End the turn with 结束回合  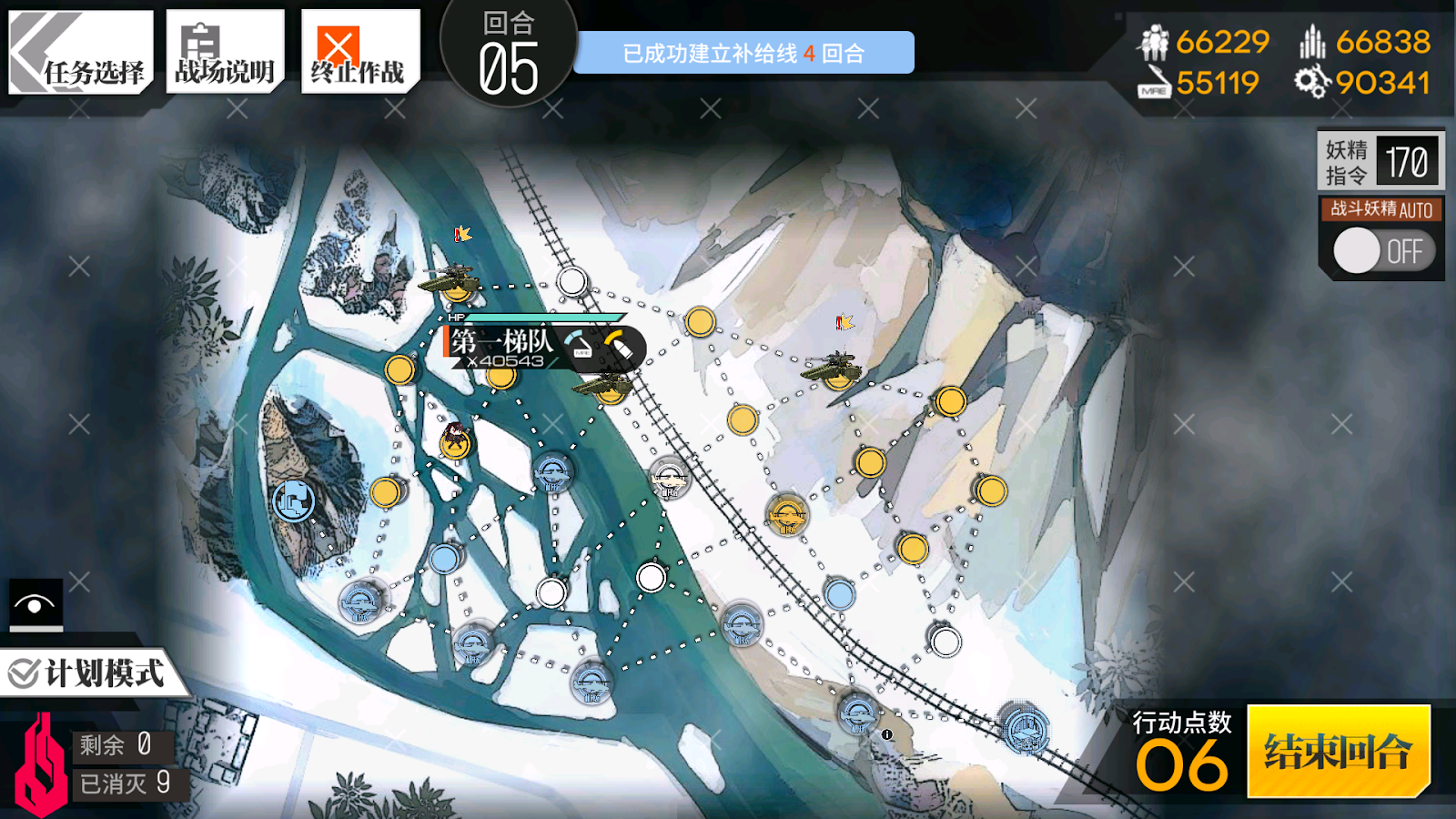coord(1338,752)
